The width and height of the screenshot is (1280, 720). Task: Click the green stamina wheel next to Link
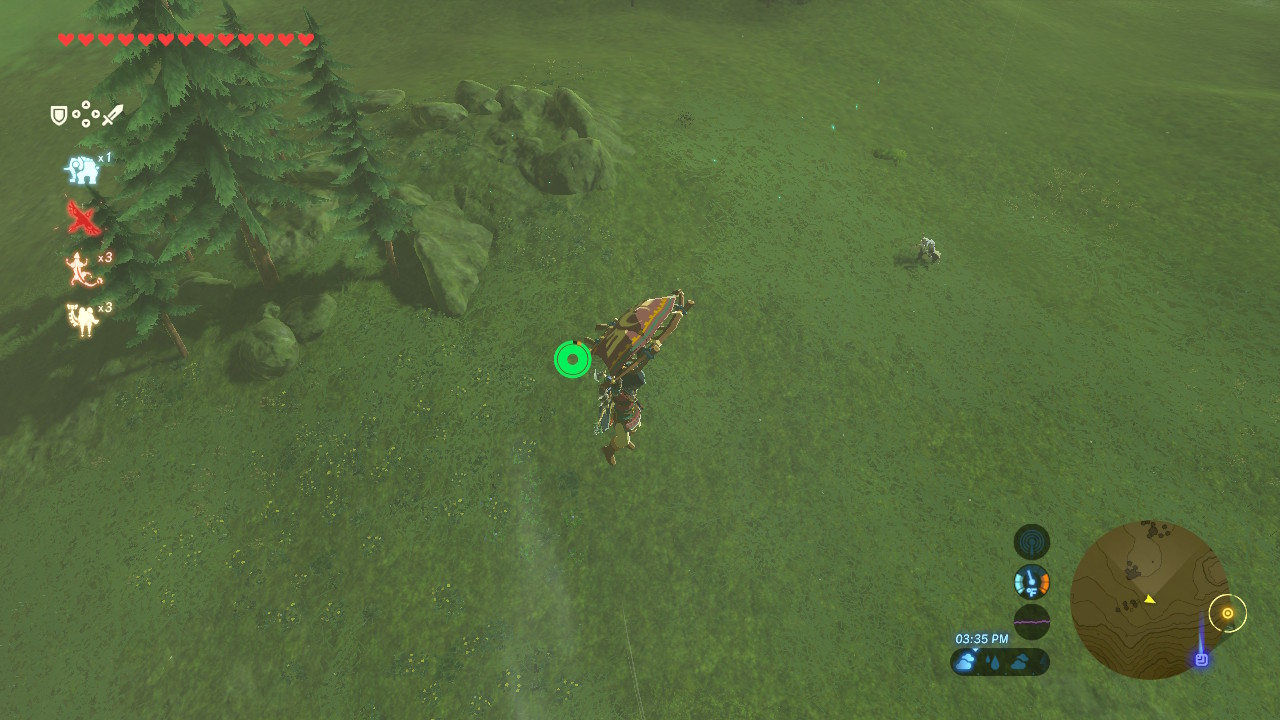click(571, 359)
